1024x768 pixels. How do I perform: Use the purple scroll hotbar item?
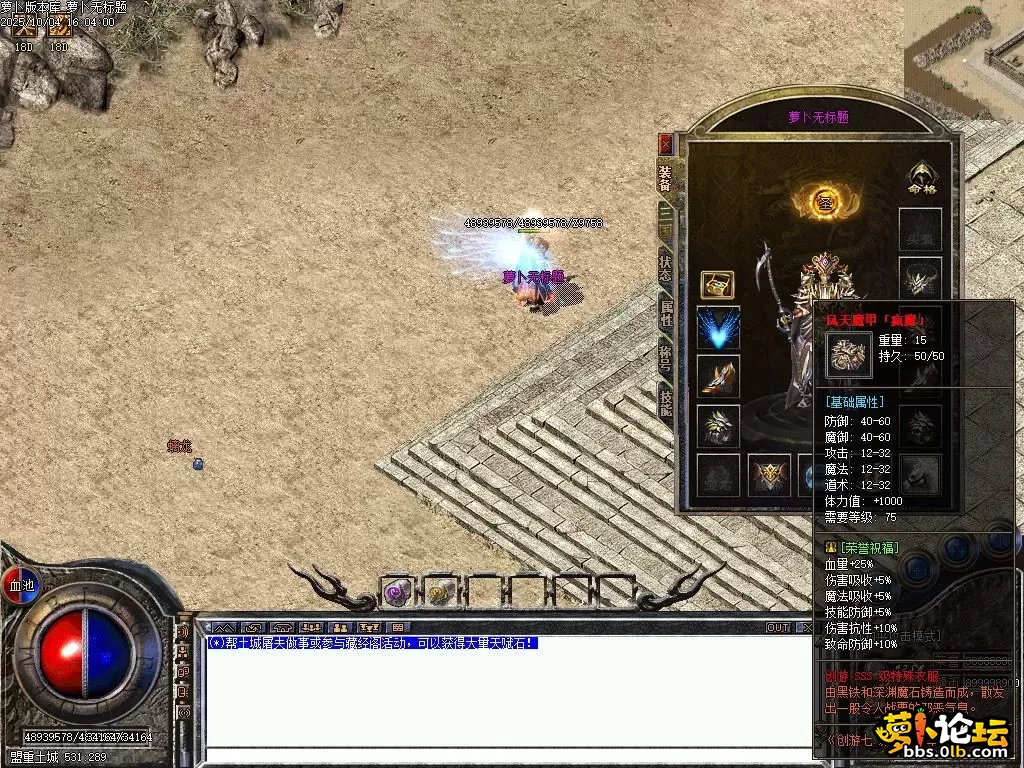pos(398,593)
